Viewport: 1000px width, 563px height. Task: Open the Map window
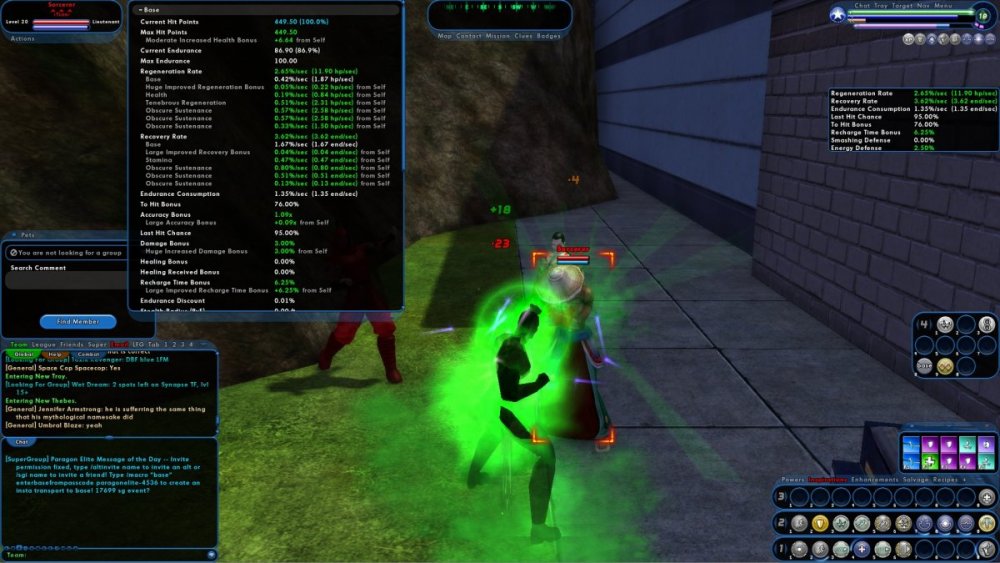pyautogui.click(x=445, y=35)
